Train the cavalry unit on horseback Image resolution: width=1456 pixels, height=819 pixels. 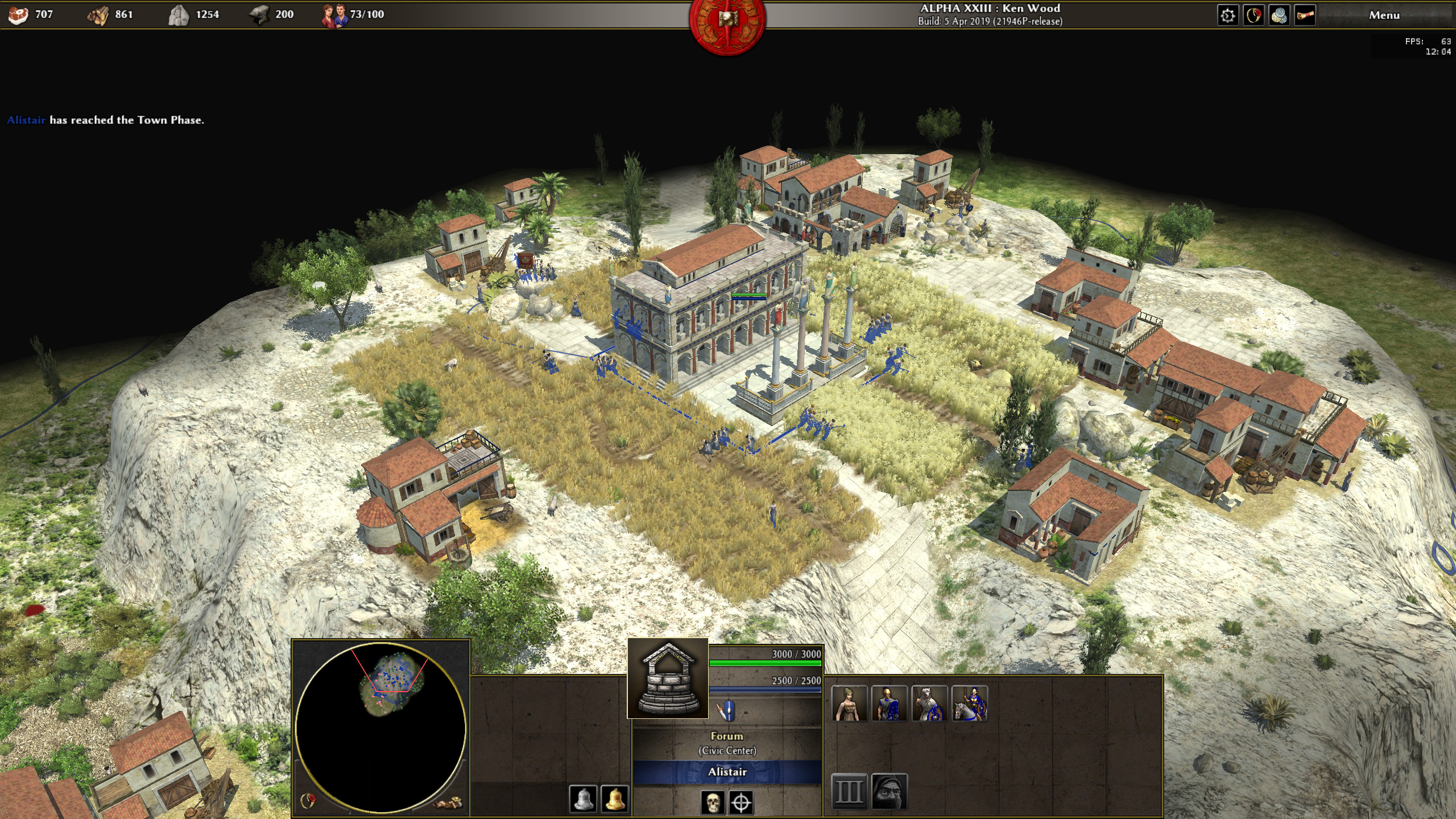[969, 704]
